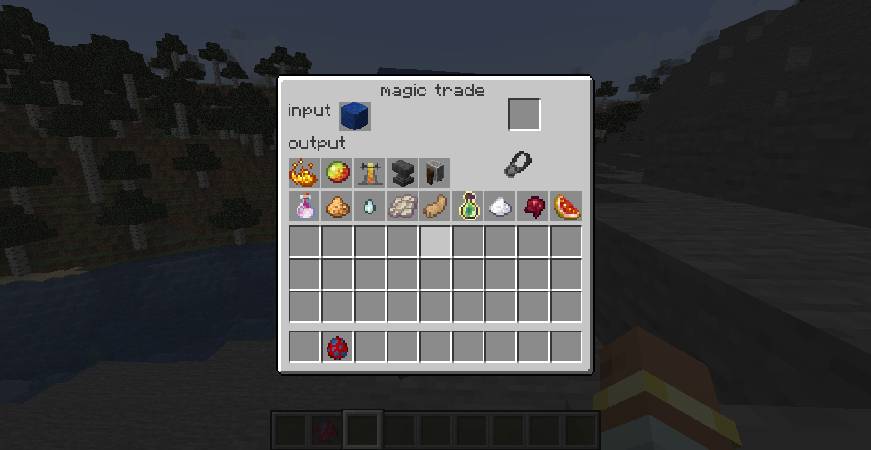Screen dimensions: 871x450
Task: Click the red spotted spawn egg slot
Action: tap(337, 347)
